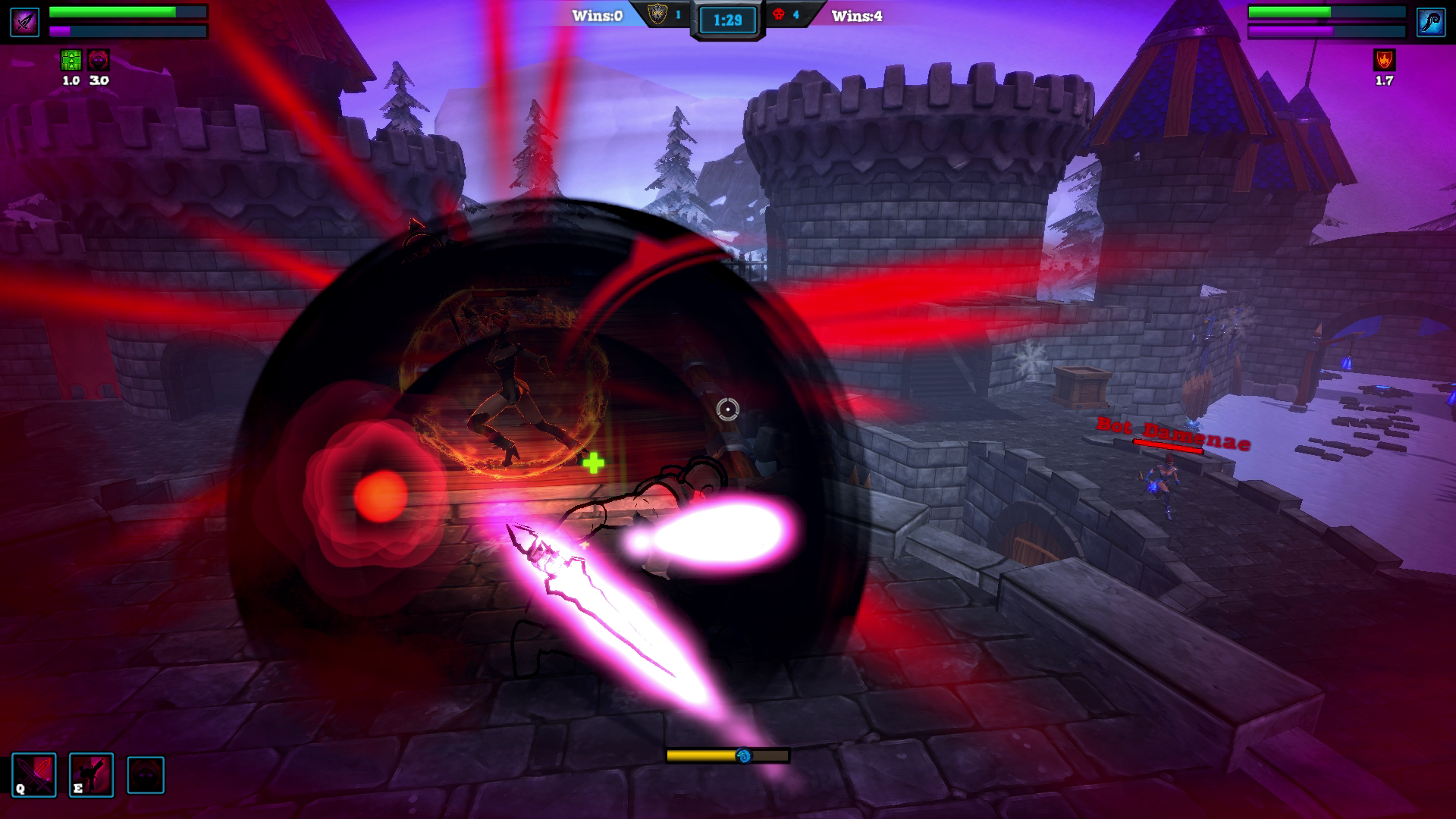Image resolution: width=1456 pixels, height=819 pixels.
Task: Click your green health bar top-left
Action: tap(114, 11)
